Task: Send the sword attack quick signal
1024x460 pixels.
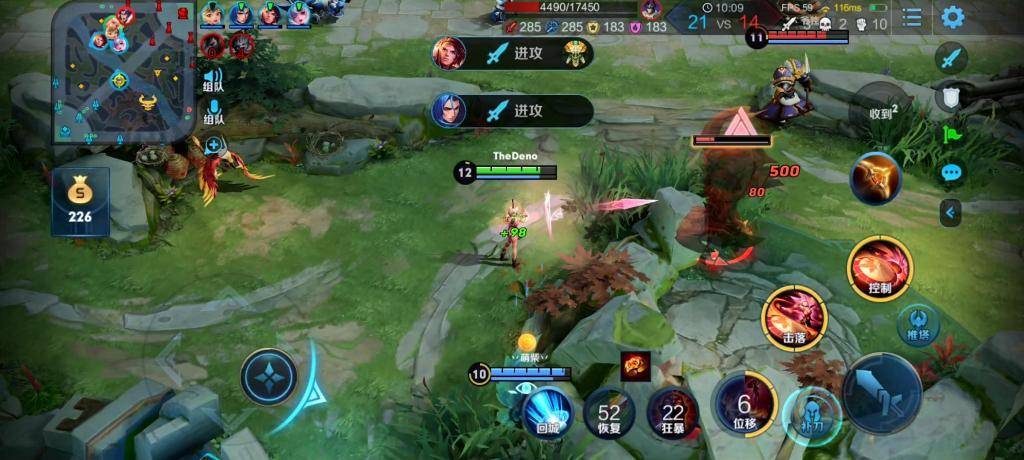Action: pos(951,57)
